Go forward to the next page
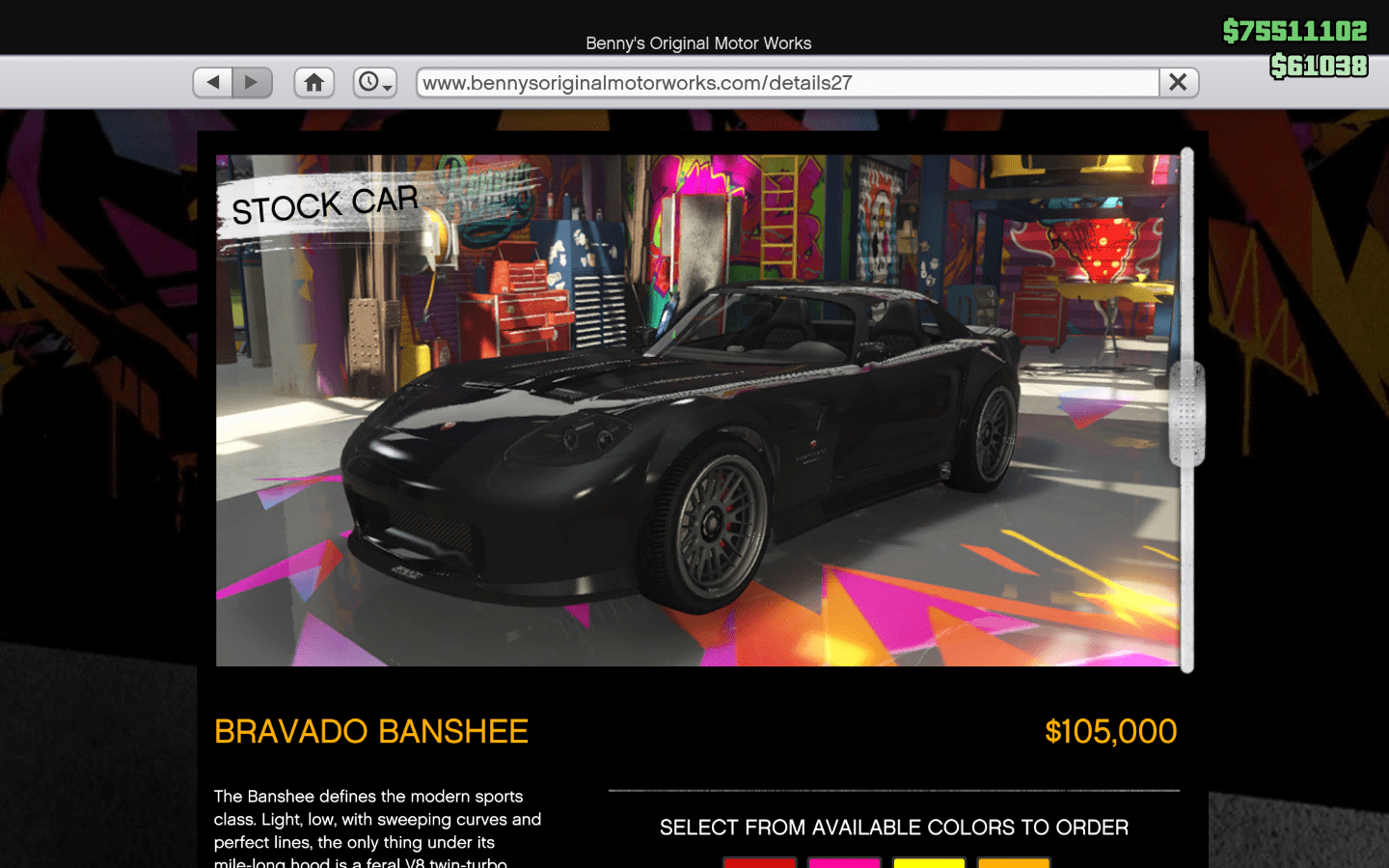Image resolution: width=1389 pixels, height=868 pixels. coord(252,82)
